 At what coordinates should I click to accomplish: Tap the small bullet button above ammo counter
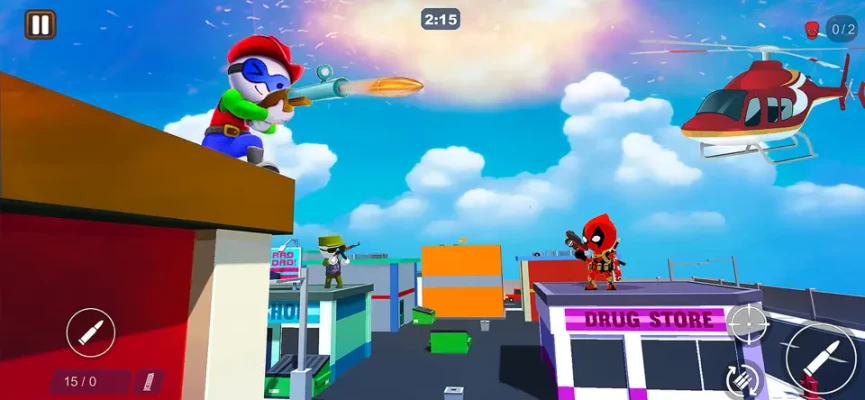click(91, 333)
